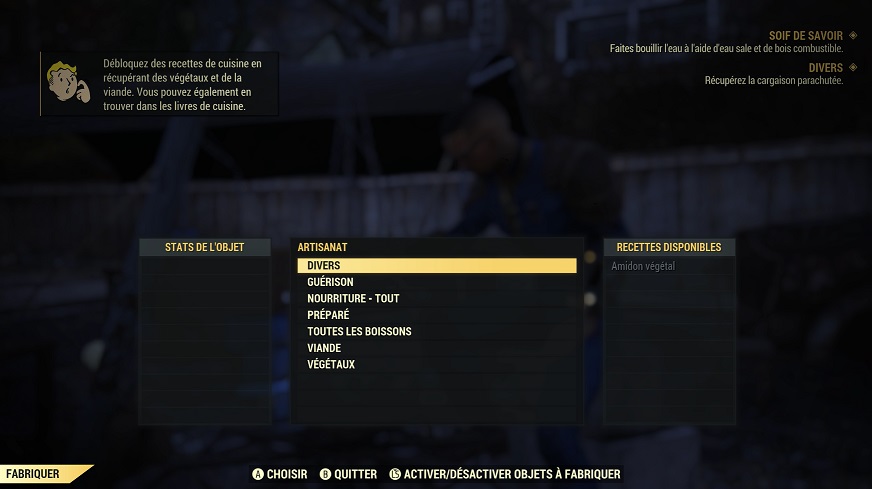Select the Divers quest objective entry
This screenshot has height=489, width=872.
tap(825, 68)
